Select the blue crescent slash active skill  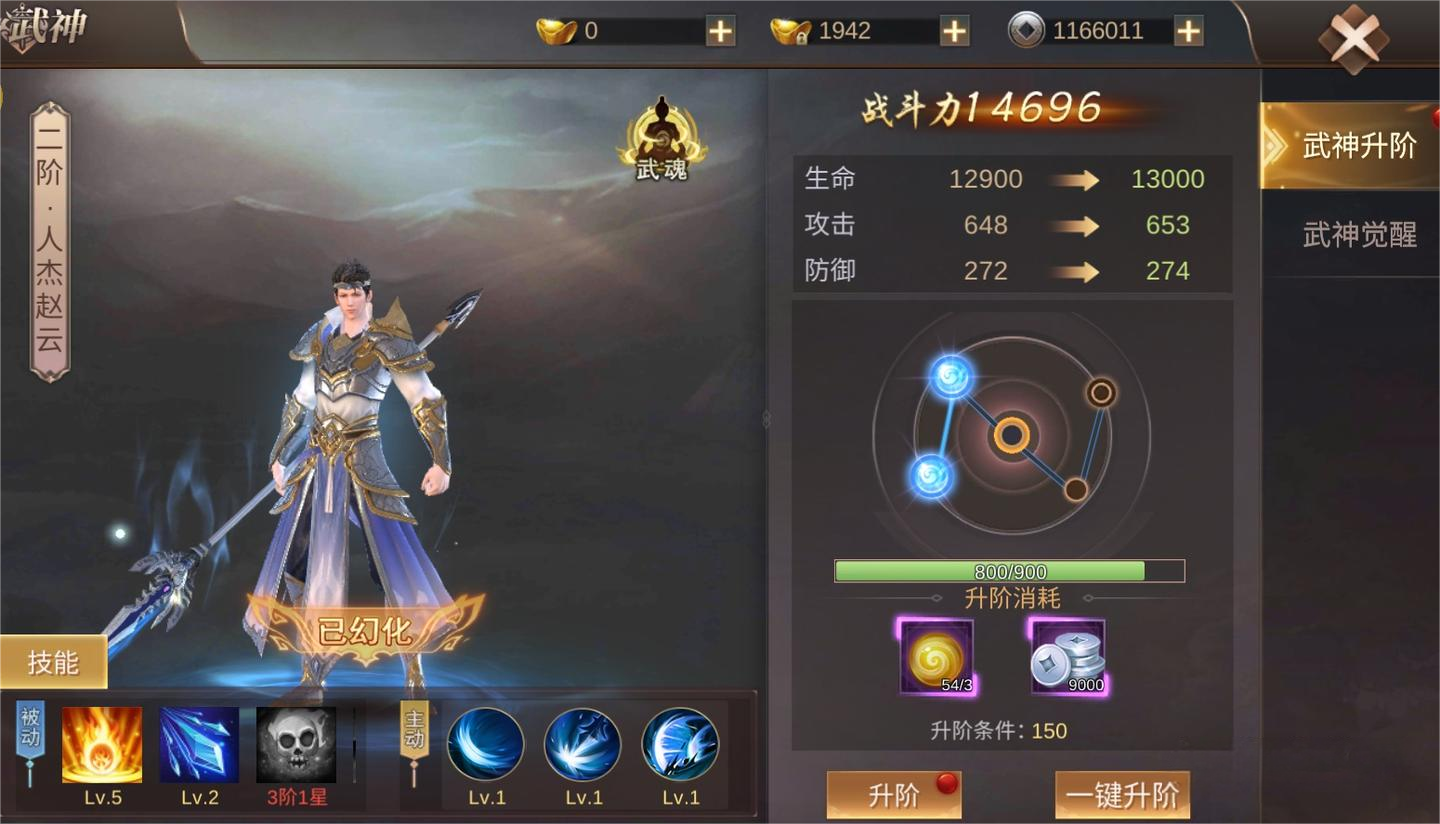pos(485,745)
